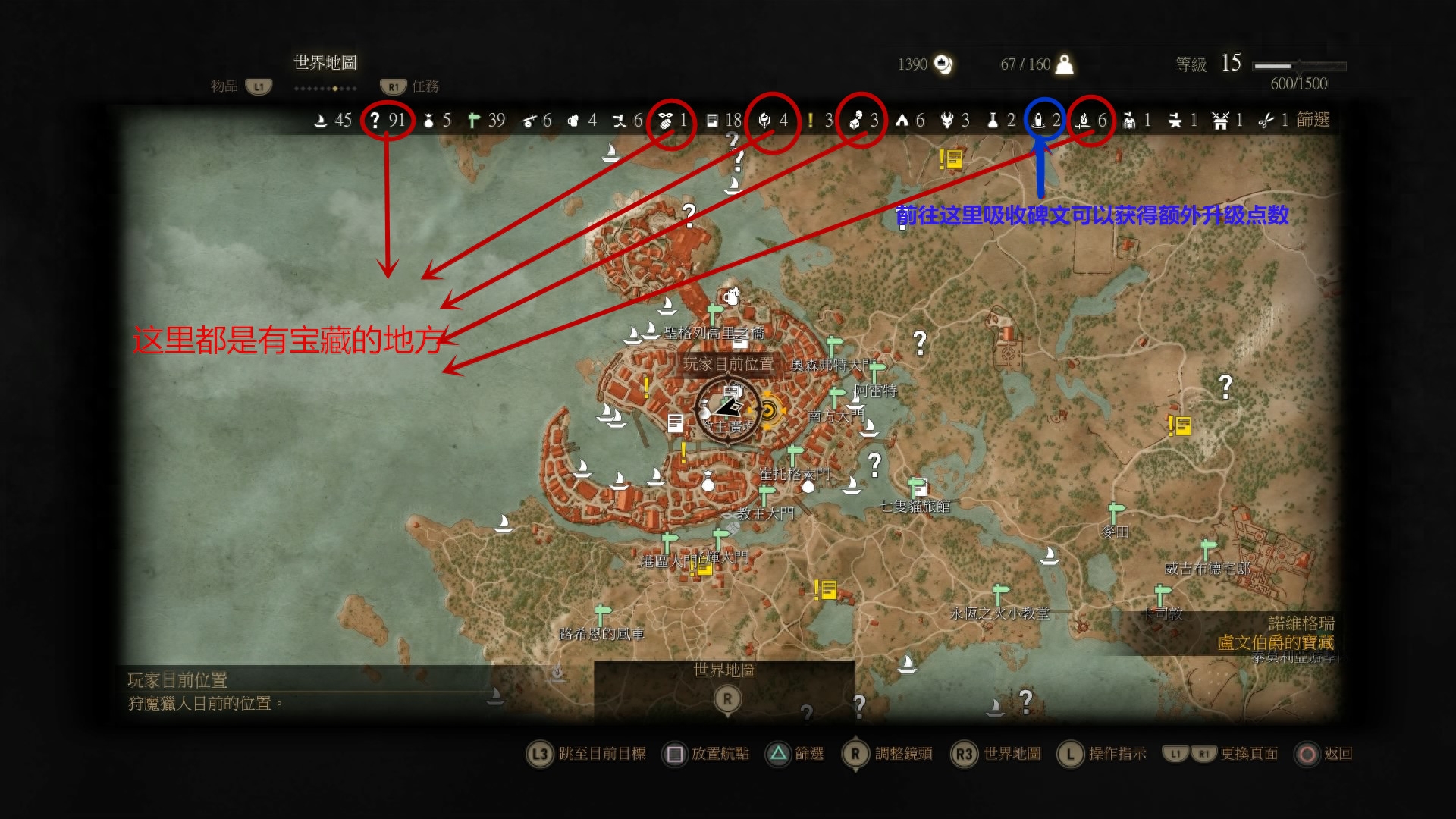This screenshot has height=819, width=1456.
Task: Select the place of power stone filter
Action: tap(1039, 120)
